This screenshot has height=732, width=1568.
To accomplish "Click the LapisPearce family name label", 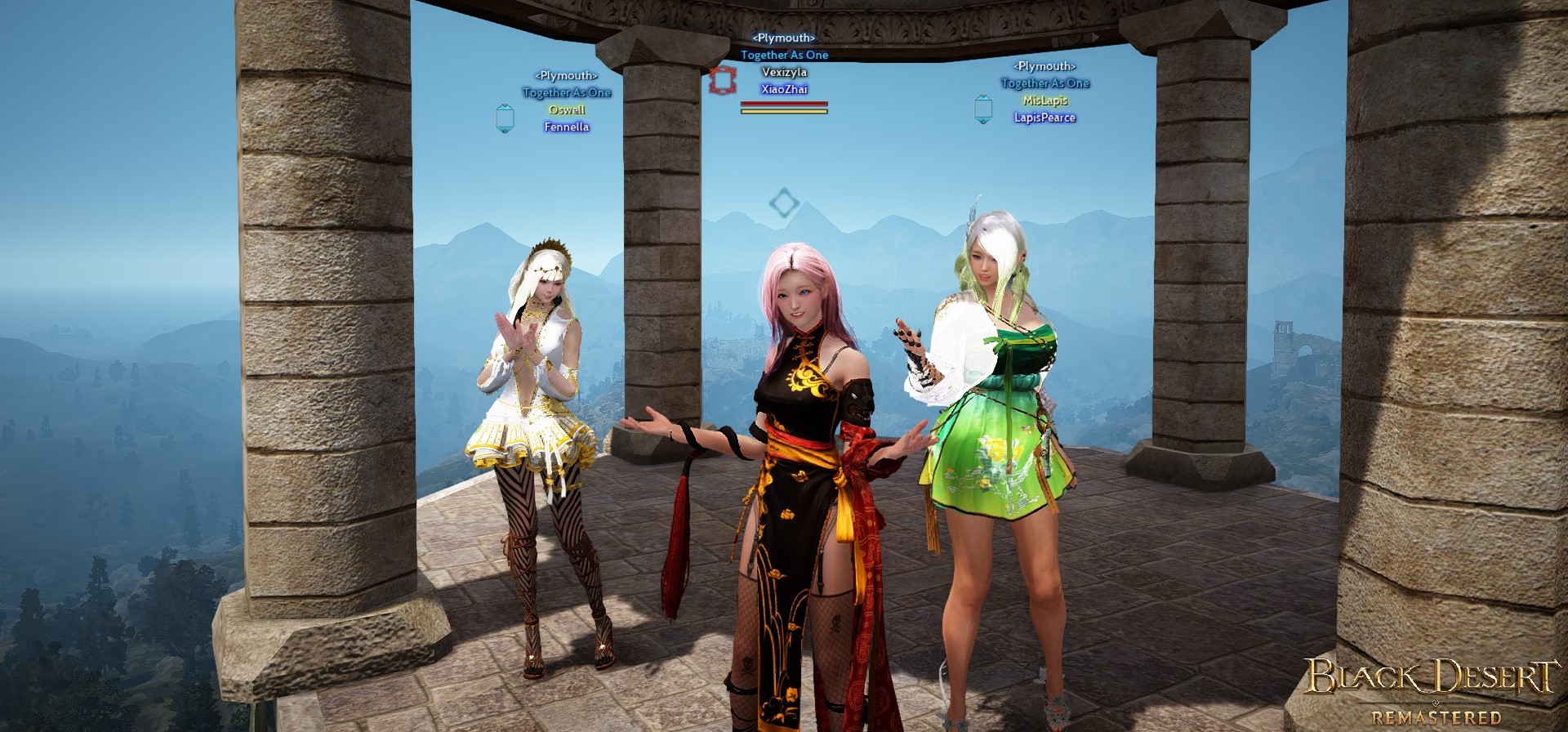I will click(x=1045, y=118).
